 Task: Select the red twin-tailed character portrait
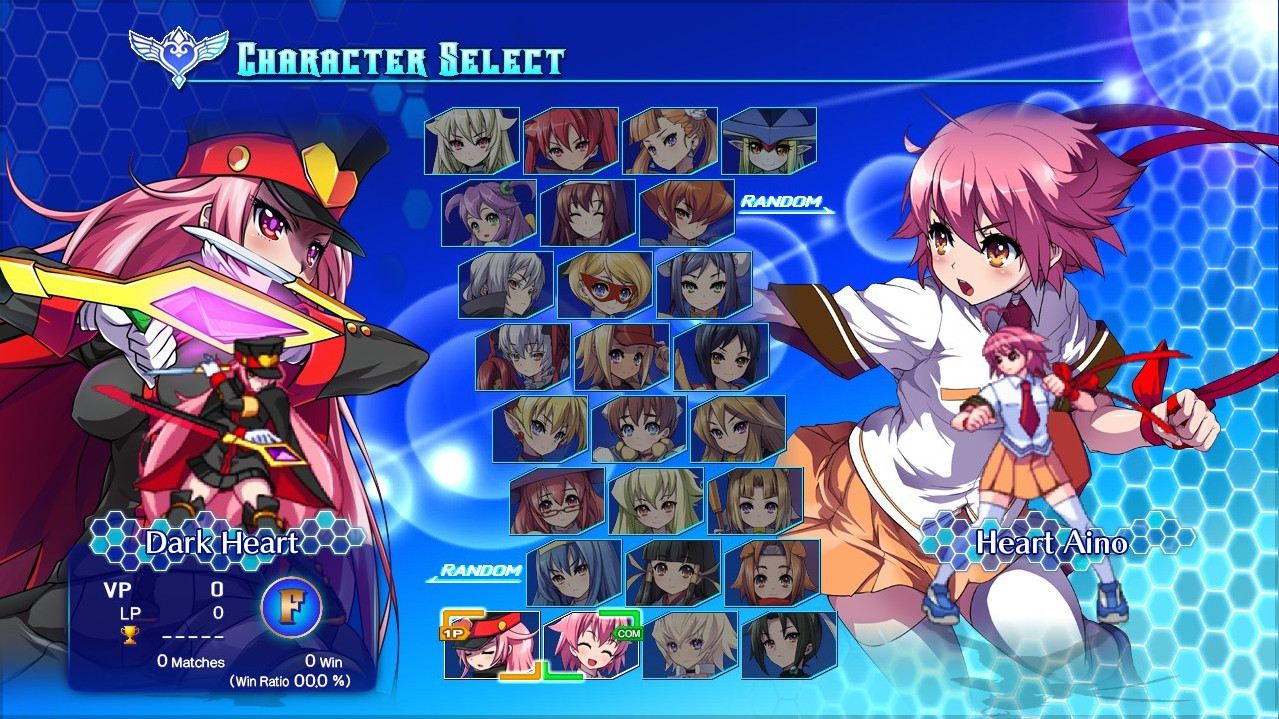click(x=571, y=141)
